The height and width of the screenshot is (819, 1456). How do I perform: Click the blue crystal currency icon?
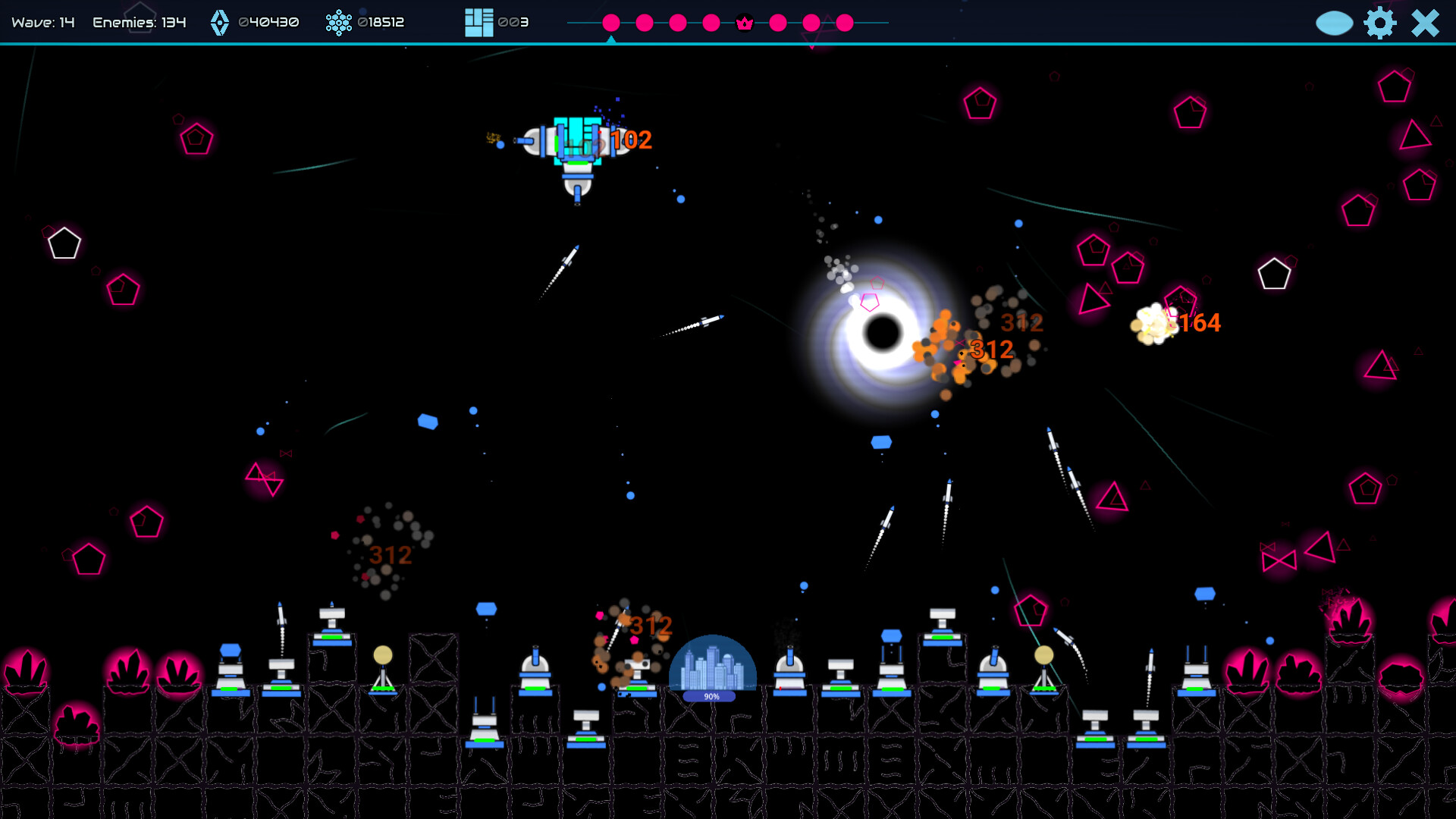(220, 22)
